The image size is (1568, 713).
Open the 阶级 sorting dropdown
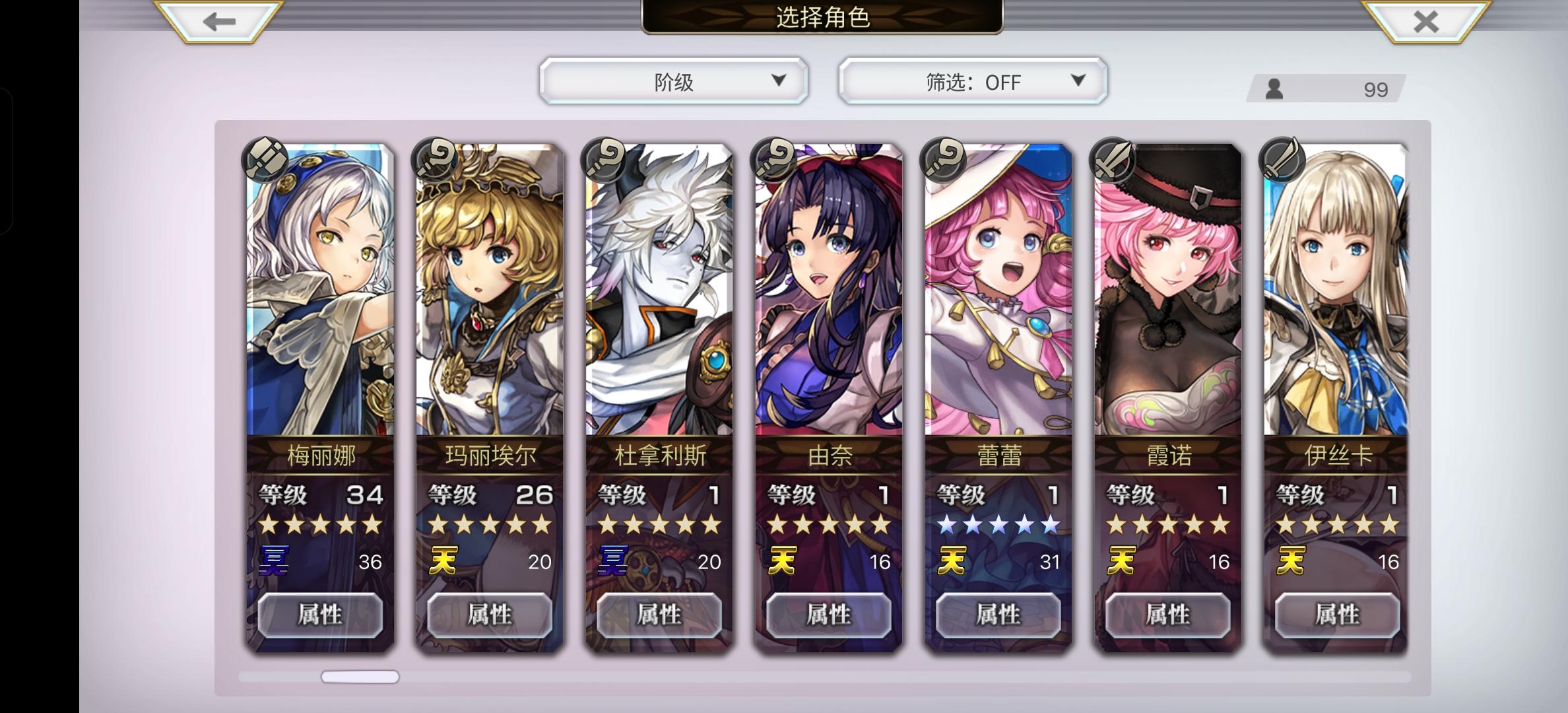[673, 81]
